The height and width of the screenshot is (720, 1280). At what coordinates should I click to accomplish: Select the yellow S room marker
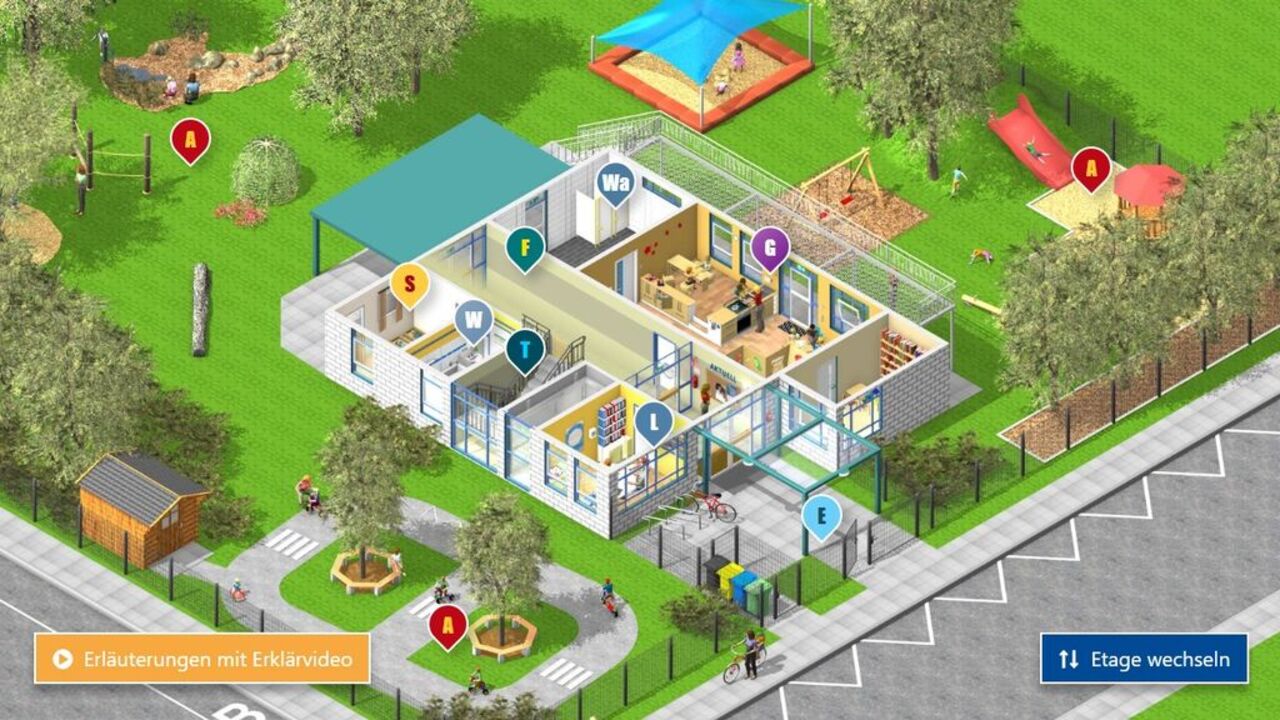pos(410,283)
